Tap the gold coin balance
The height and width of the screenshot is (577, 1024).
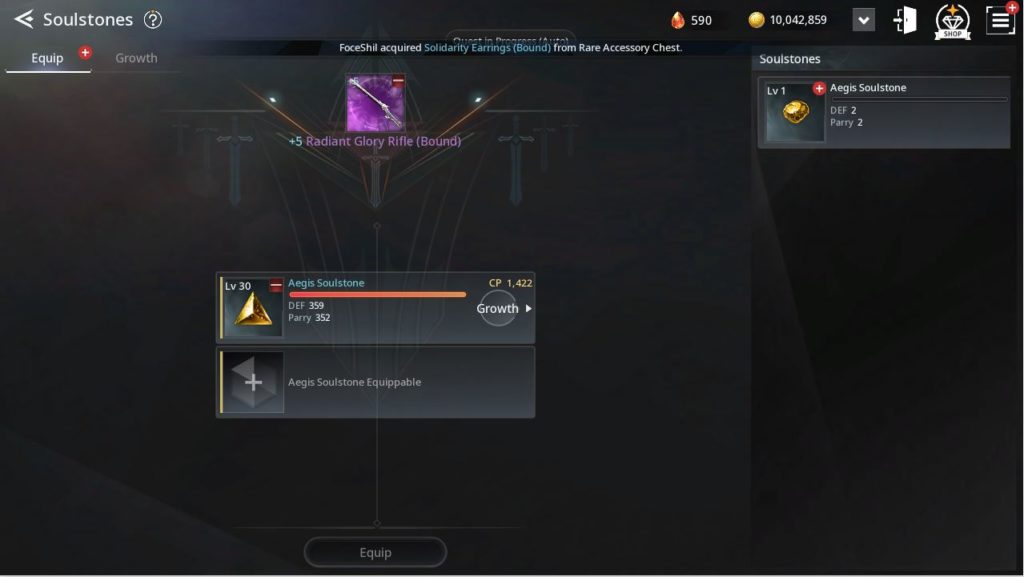pos(788,20)
